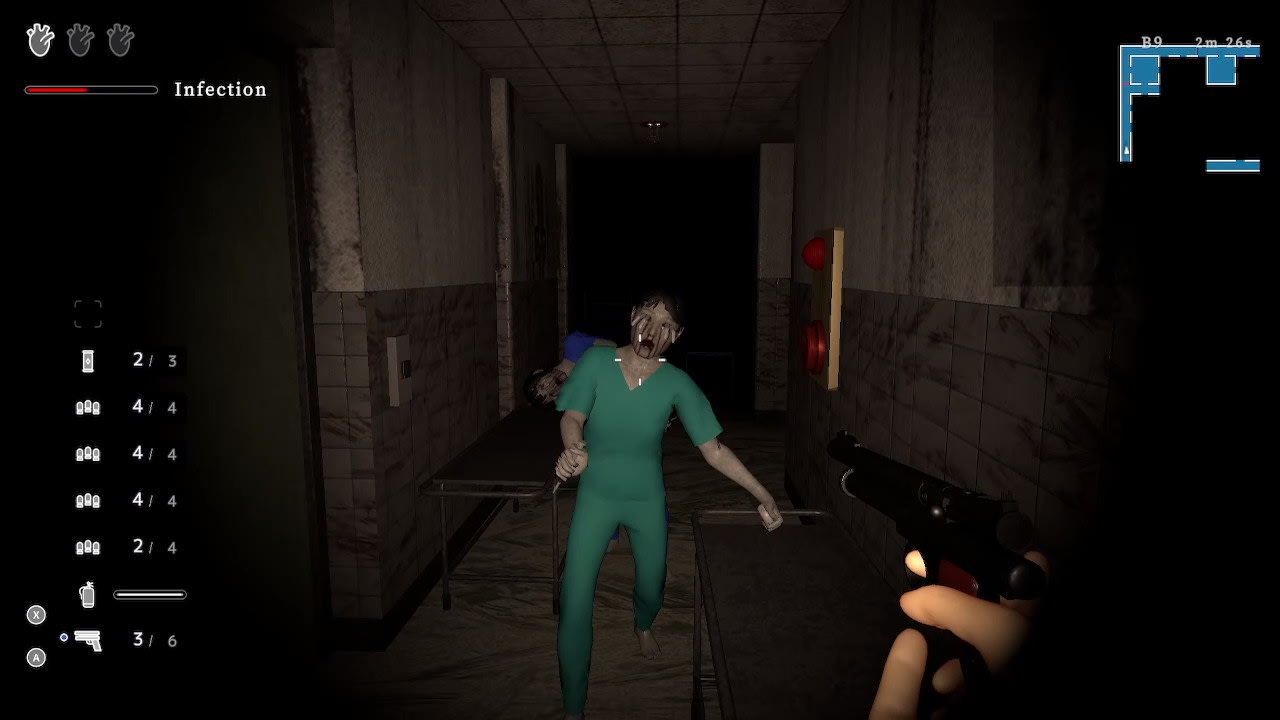Open the empty item selection frame
Image resolution: width=1280 pixels, height=720 pixels.
(88, 312)
